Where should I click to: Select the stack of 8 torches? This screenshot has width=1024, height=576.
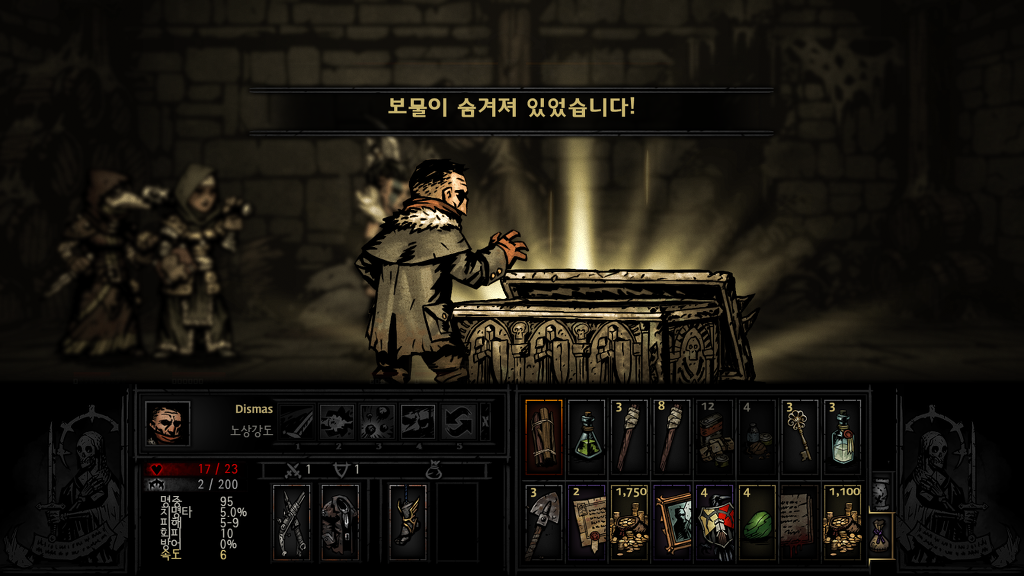tap(671, 437)
